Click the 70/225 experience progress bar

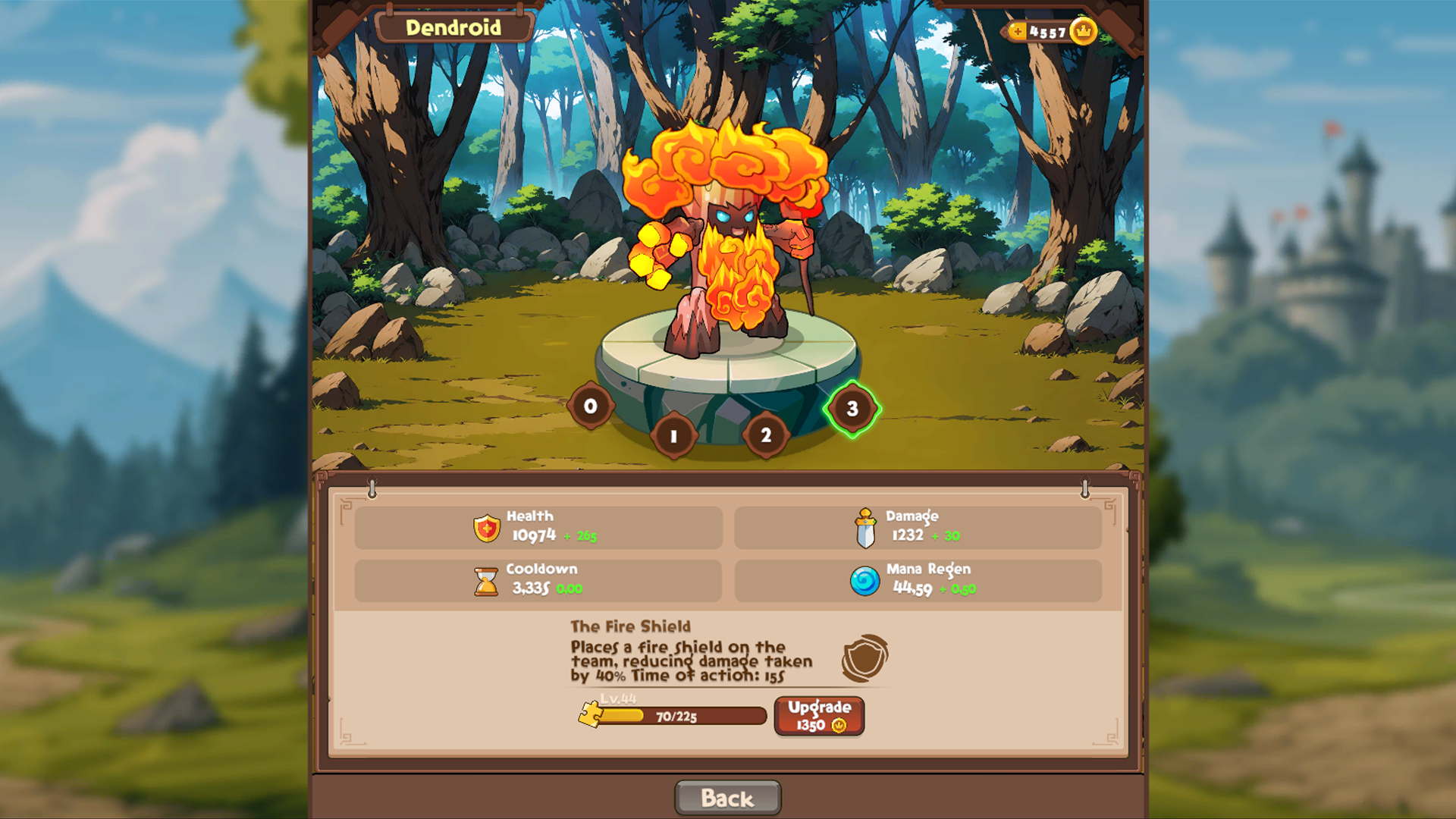675,716
